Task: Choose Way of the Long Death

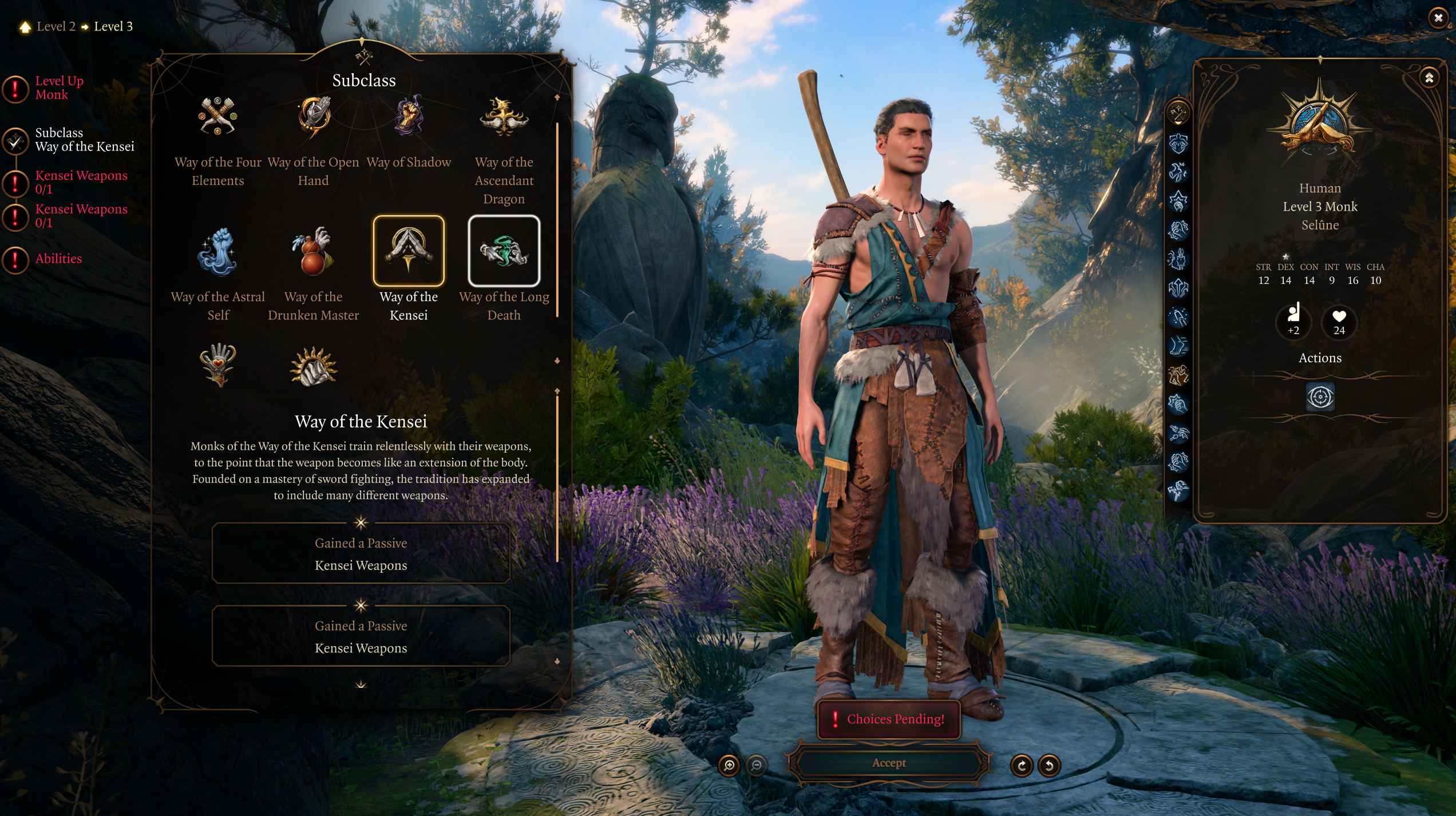Action: (504, 251)
